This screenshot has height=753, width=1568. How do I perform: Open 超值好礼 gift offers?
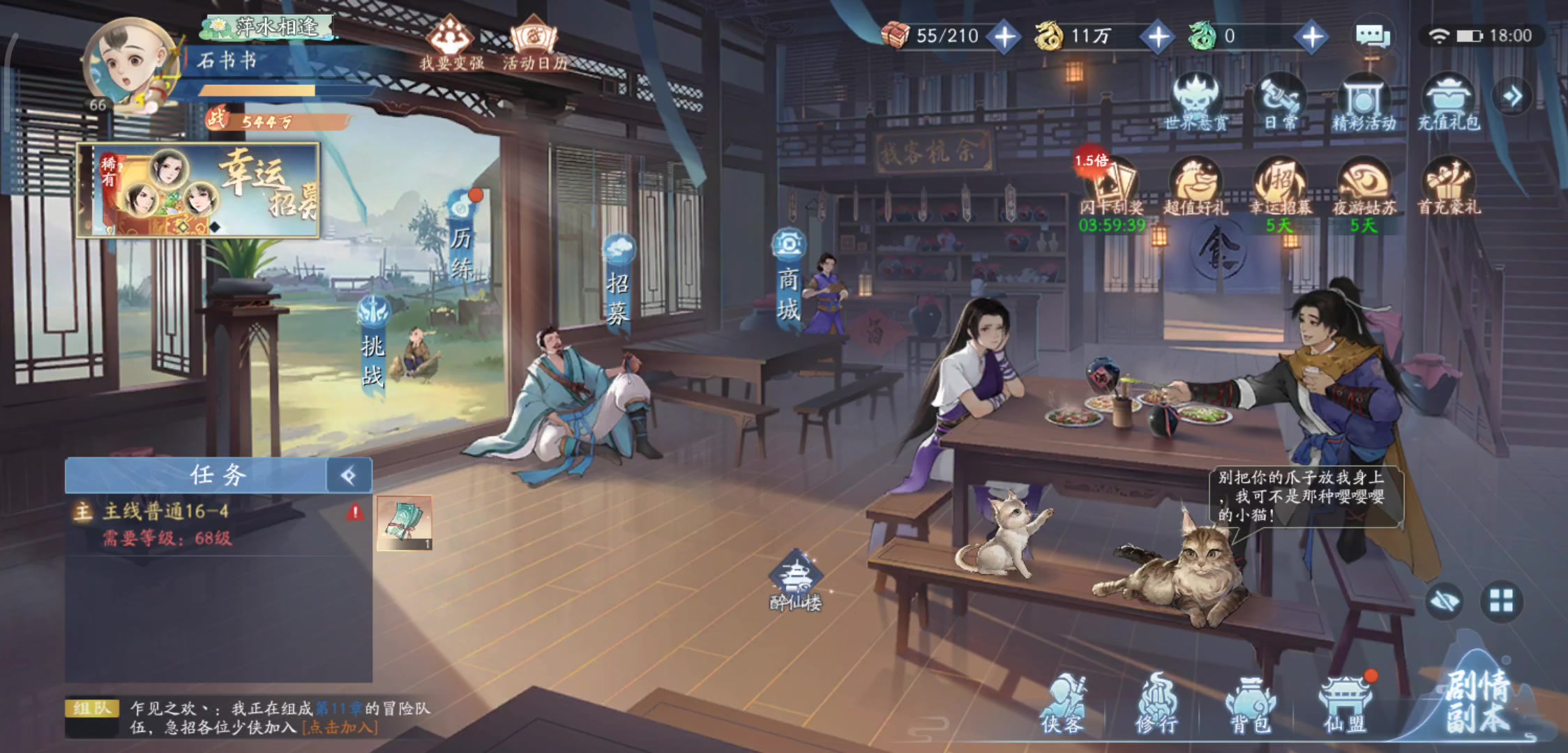[x=1196, y=185]
